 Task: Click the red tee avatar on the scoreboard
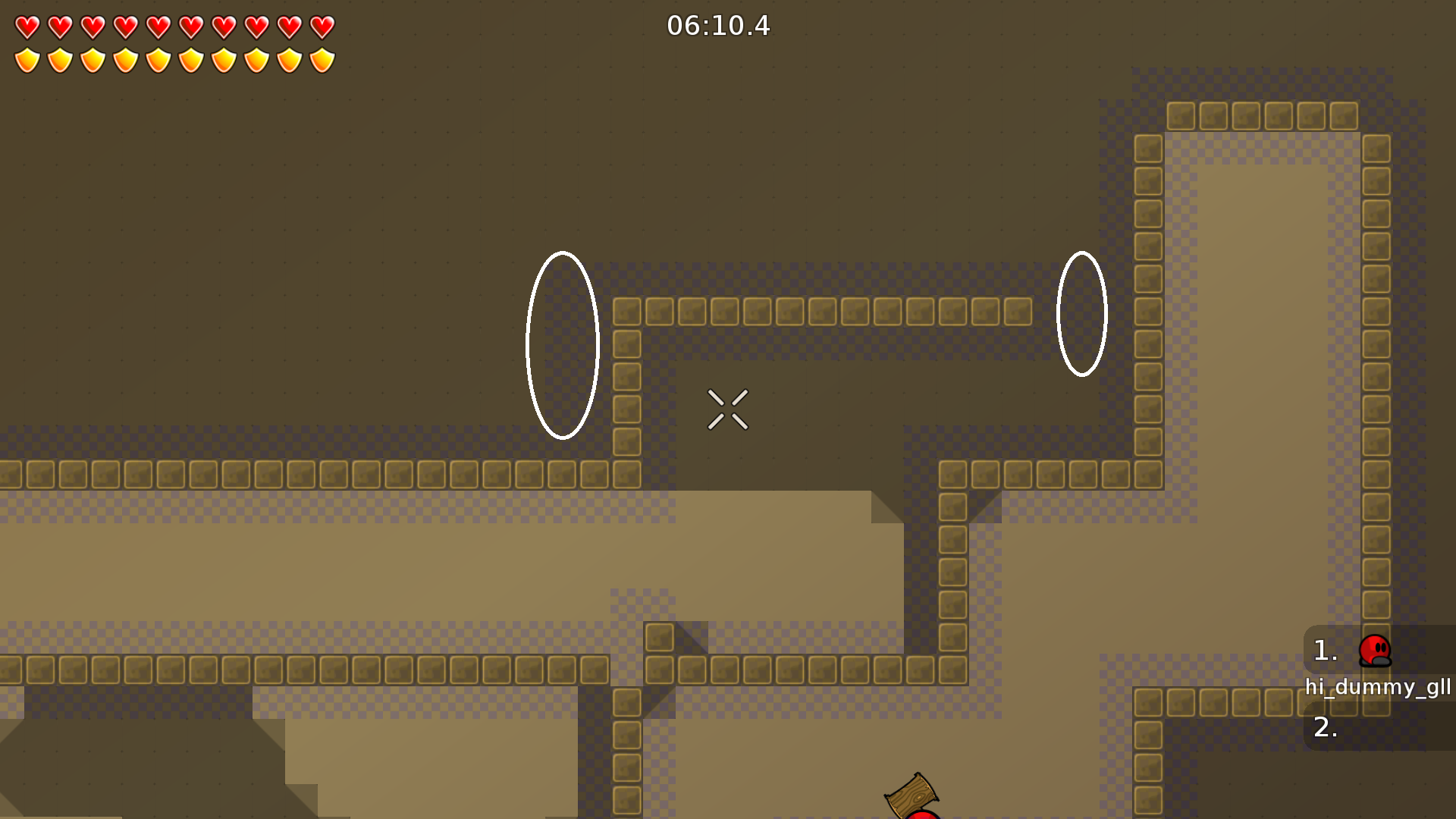pyautogui.click(x=1376, y=651)
